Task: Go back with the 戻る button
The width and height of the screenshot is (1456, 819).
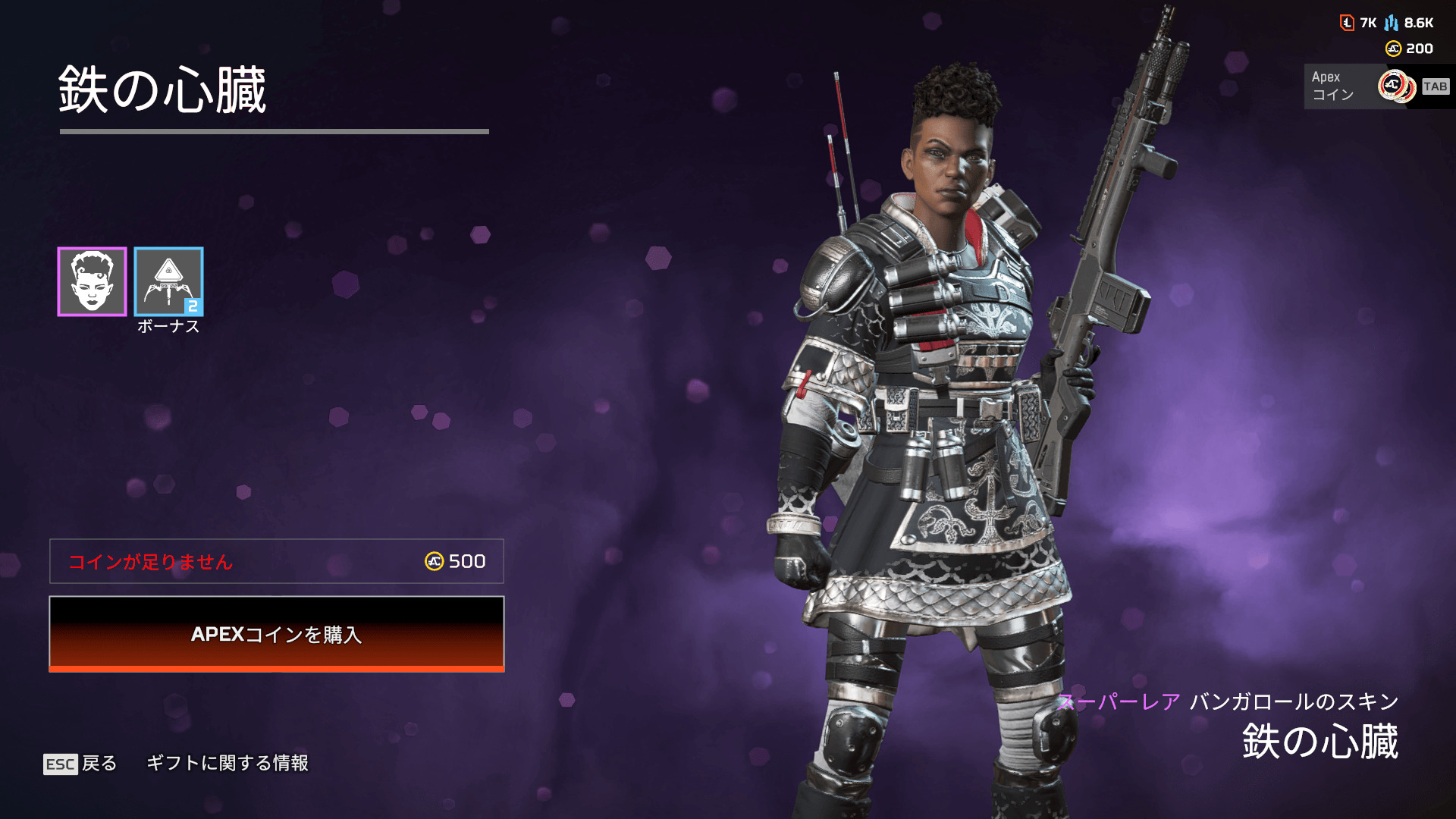Action: (x=81, y=763)
